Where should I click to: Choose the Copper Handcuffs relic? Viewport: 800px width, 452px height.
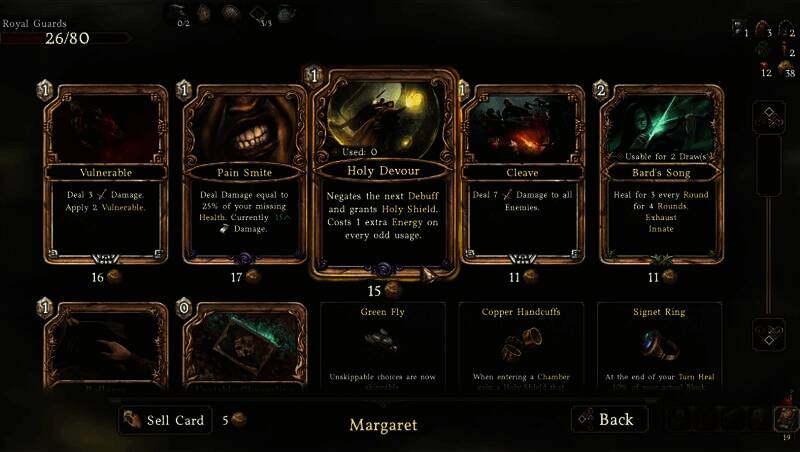click(x=522, y=345)
